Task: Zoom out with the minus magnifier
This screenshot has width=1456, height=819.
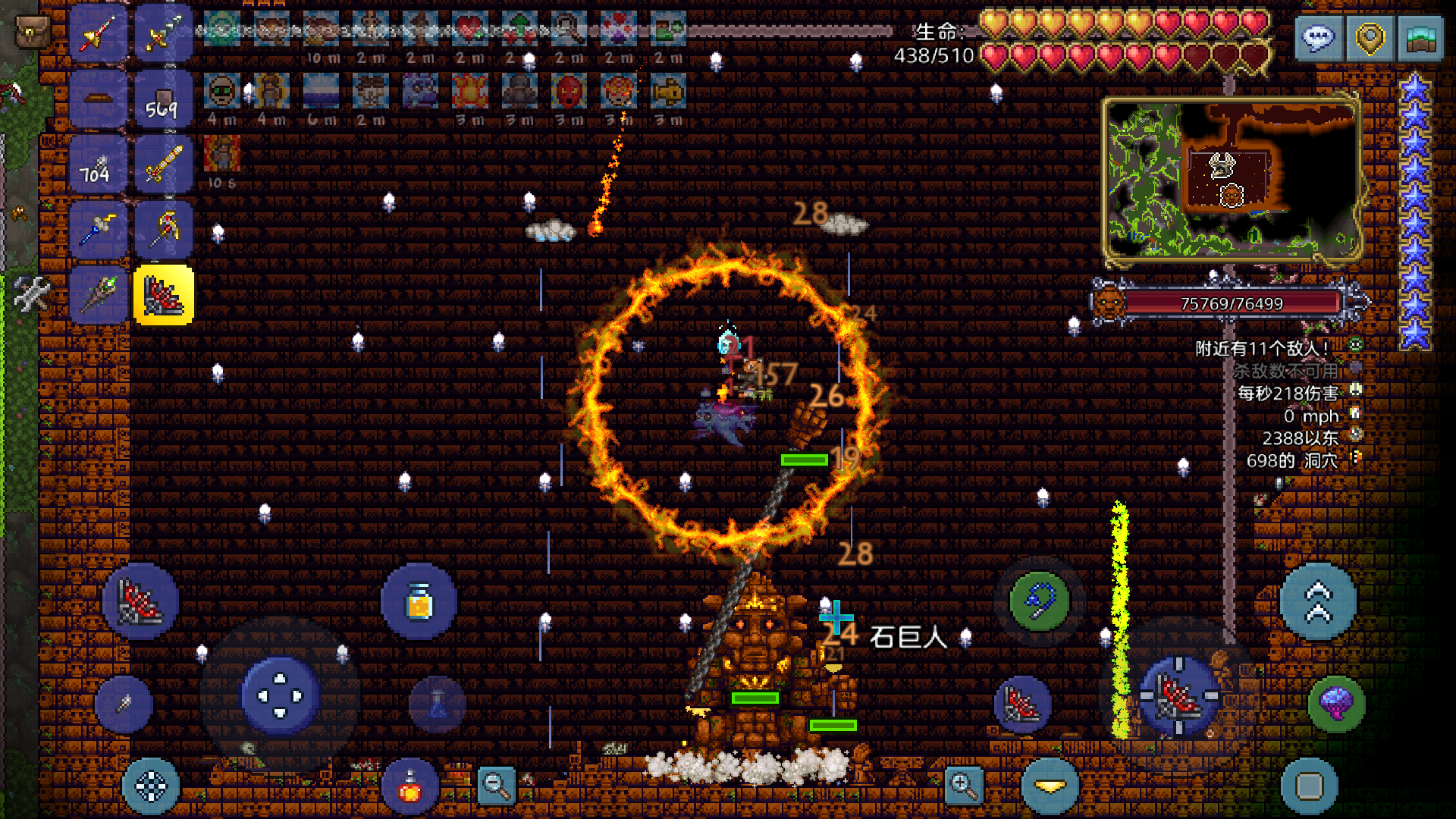Action: (x=497, y=786)
